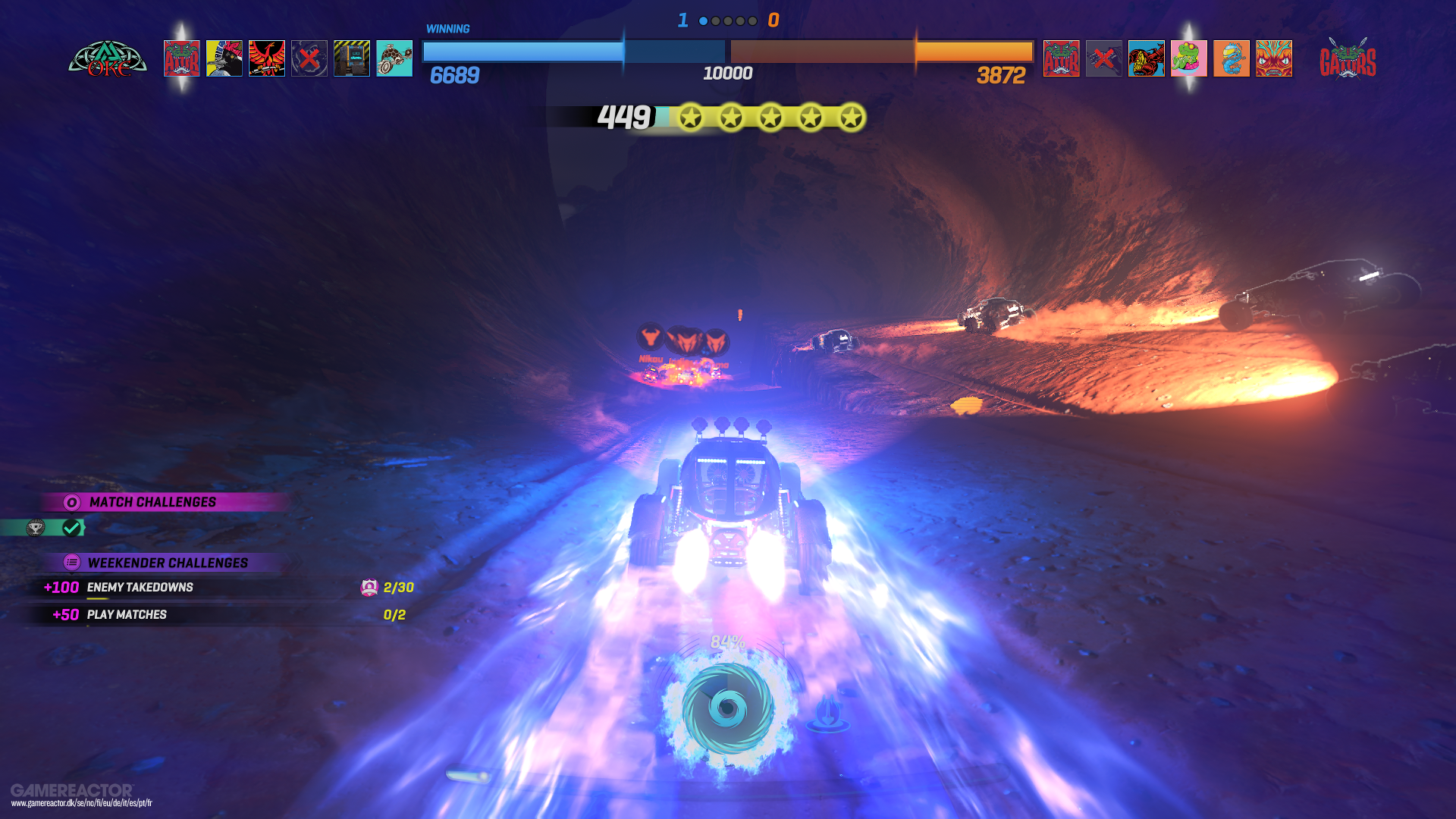Click the blue team score bar showing 6689

[523, 53]
